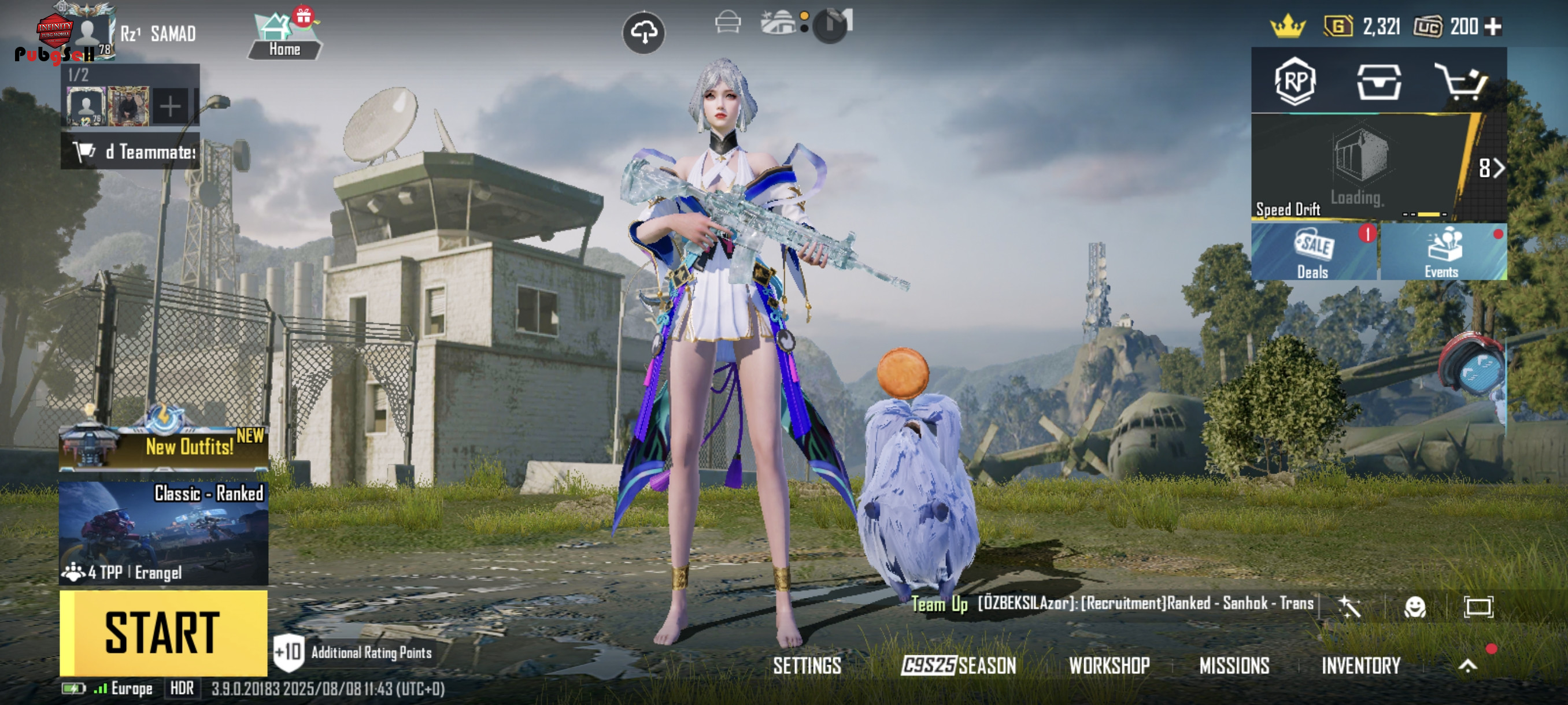Tap the yellow START button
The height and width of the screenshot is (705, 1568).
163,633
